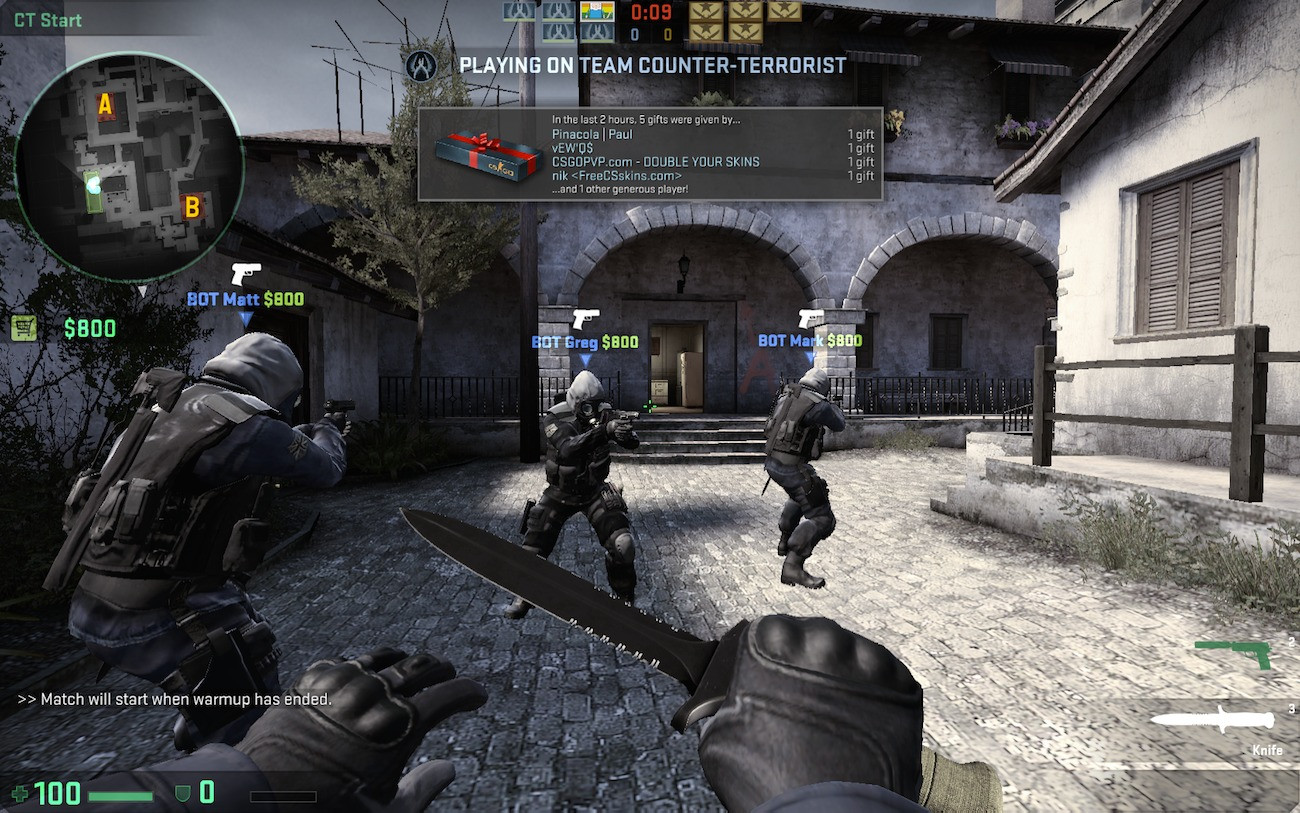Screen dimensions: 1300x813
Task: Select Pinacola | Paul in the gift list
Action: pyautogui.click(x=592, y=134)
